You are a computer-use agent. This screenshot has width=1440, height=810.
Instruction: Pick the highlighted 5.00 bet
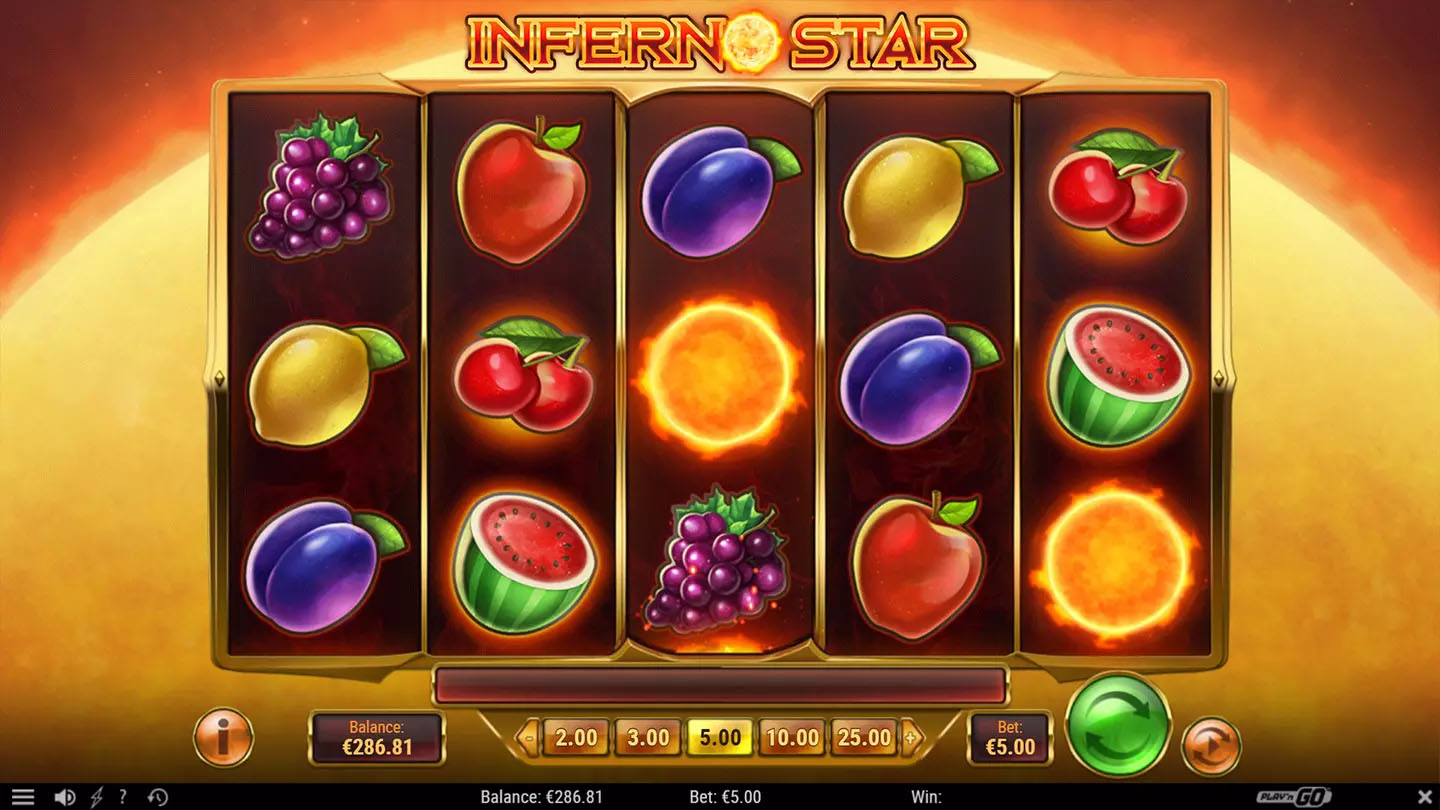coord(720,738)
